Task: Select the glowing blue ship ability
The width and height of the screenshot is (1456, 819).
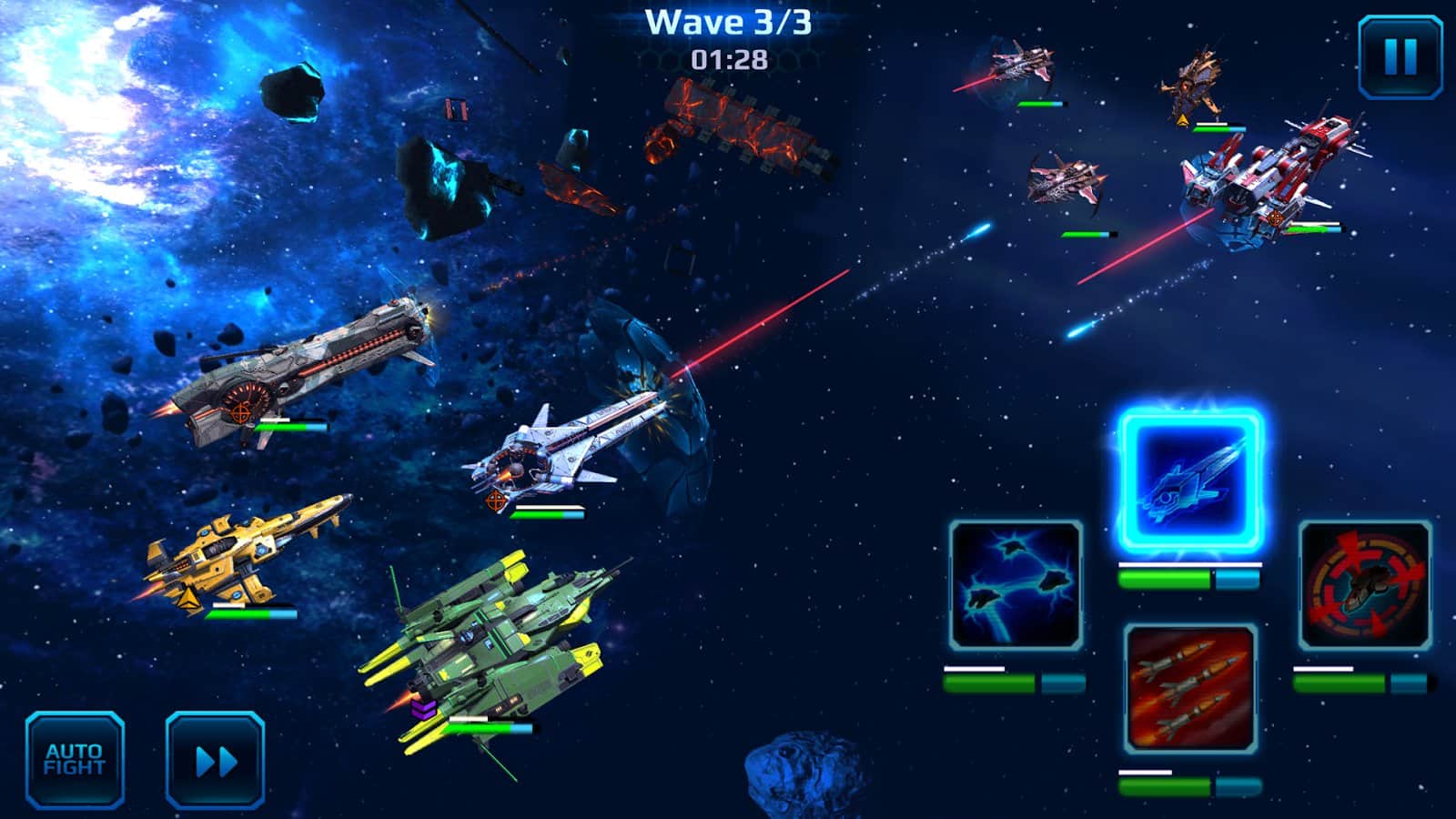Action: 1190,481
